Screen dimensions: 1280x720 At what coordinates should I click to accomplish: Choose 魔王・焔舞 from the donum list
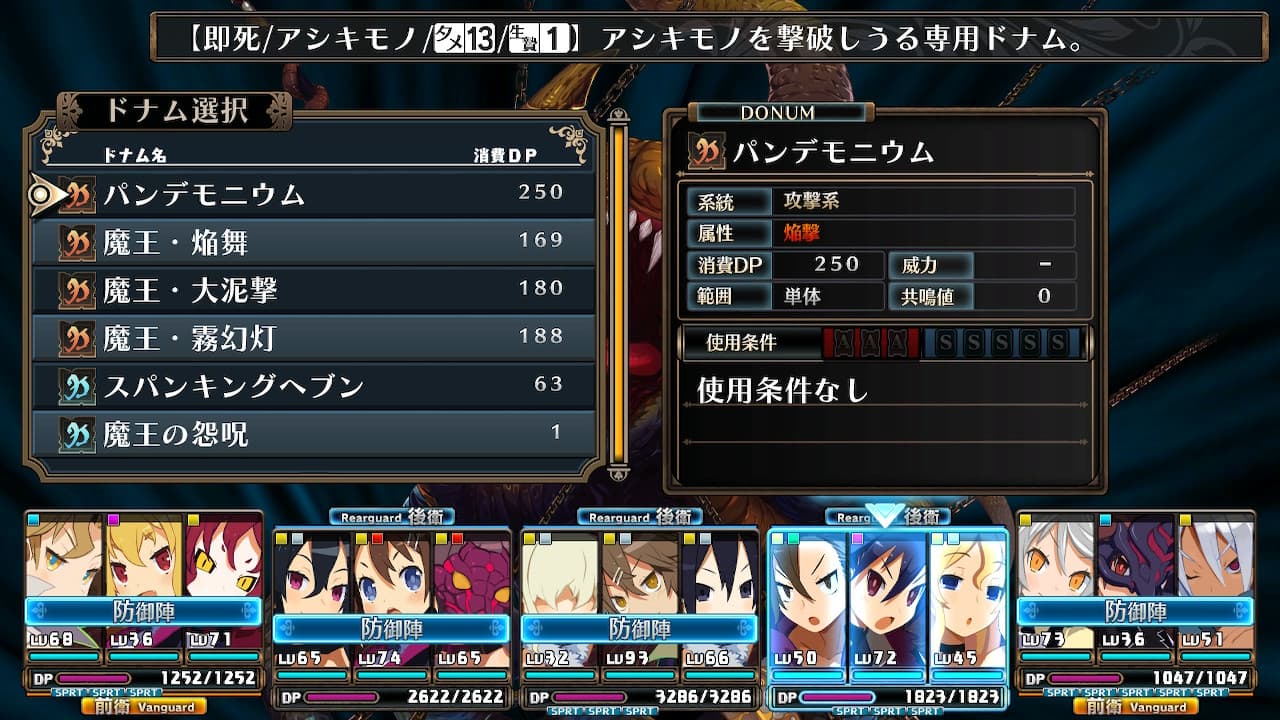point(314,242)
